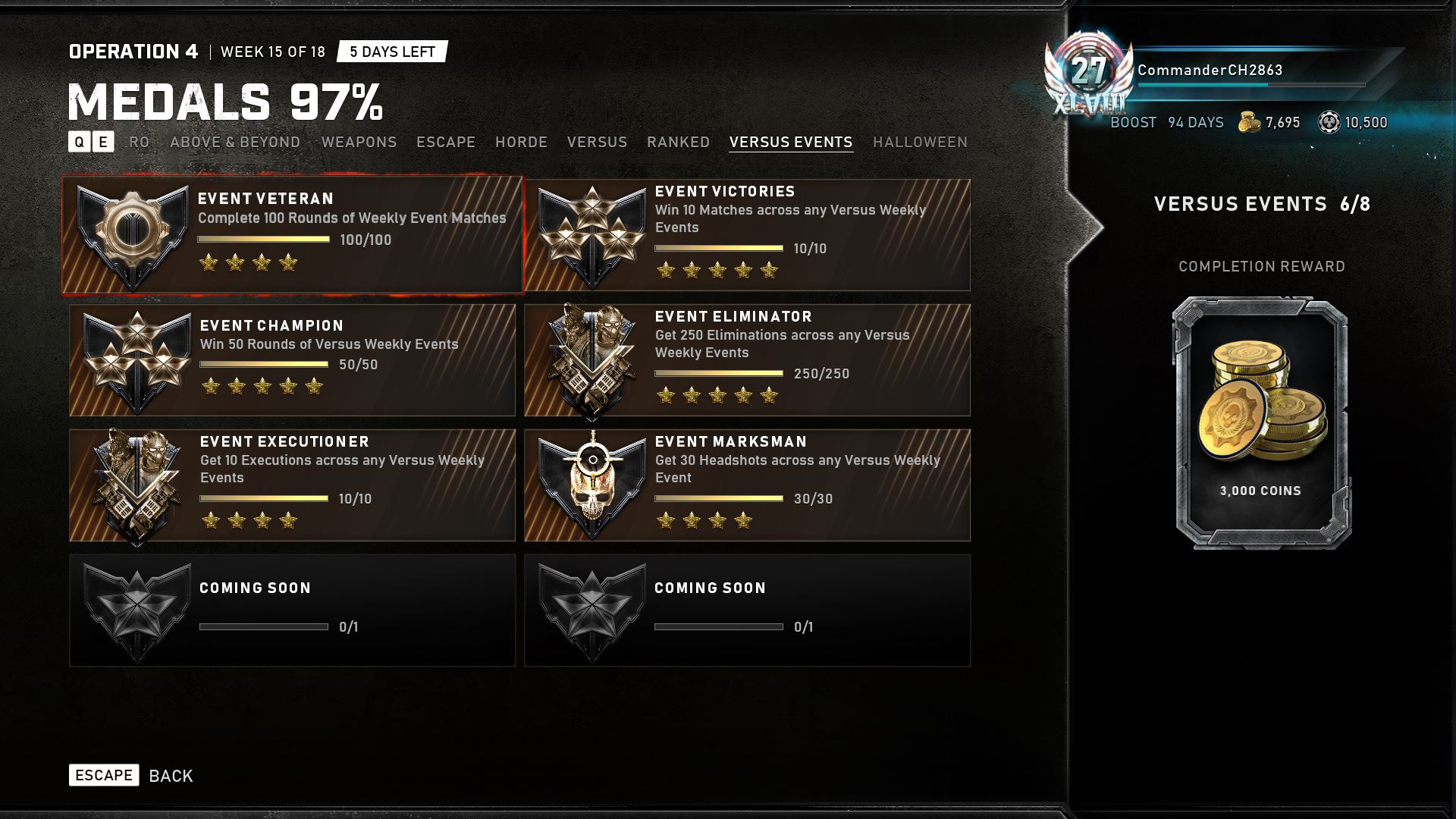The width and height of the screenshot is (1456, 819).
Task: Open the Event Executioner medal
Action: click(292, 485)
